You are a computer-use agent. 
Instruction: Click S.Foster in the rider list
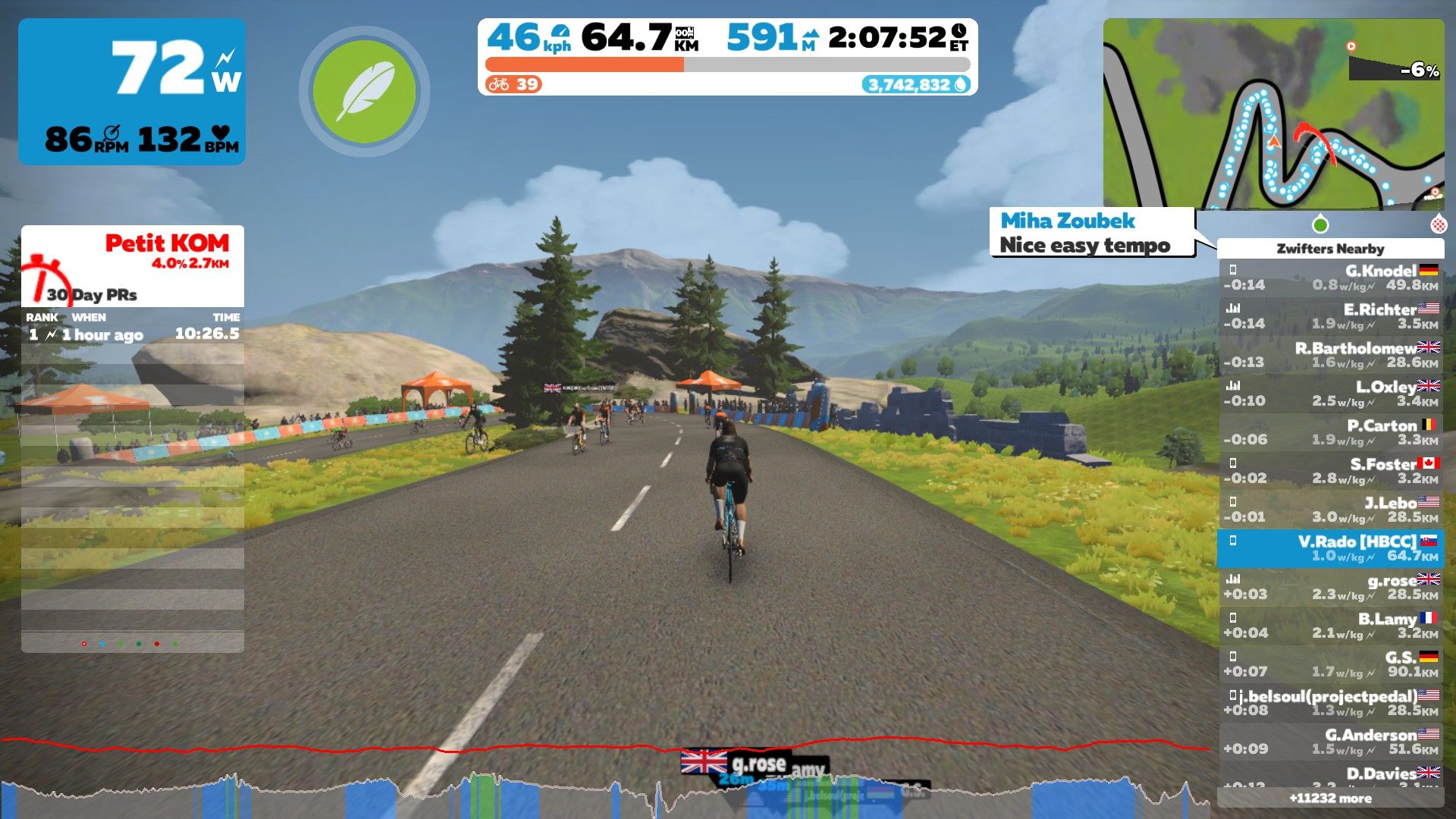pos(1330,472)
